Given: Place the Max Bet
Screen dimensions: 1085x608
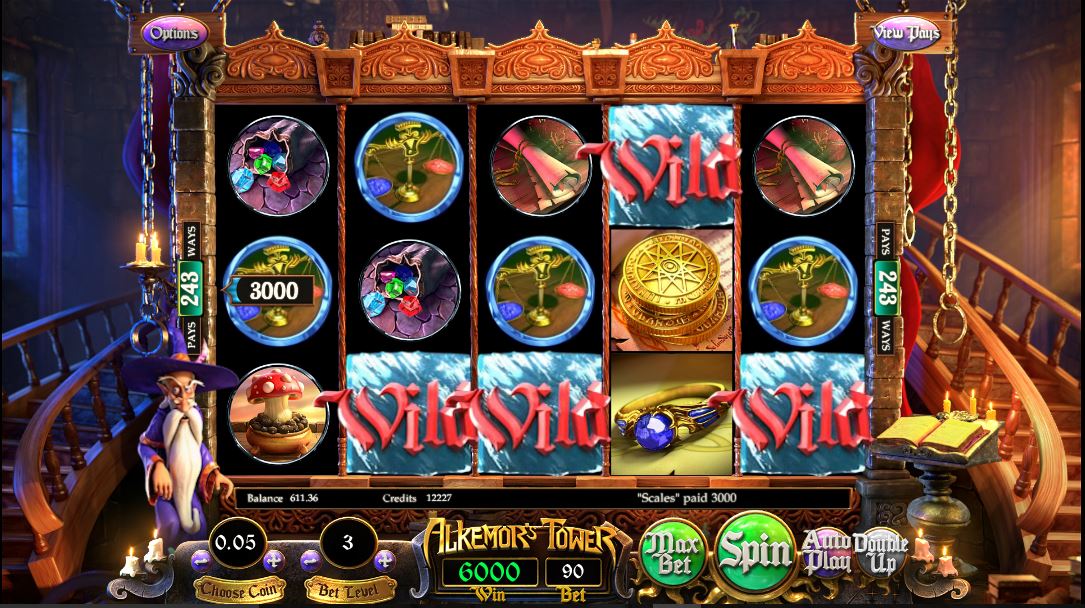Looking at the screenshot, I should 673,551.
